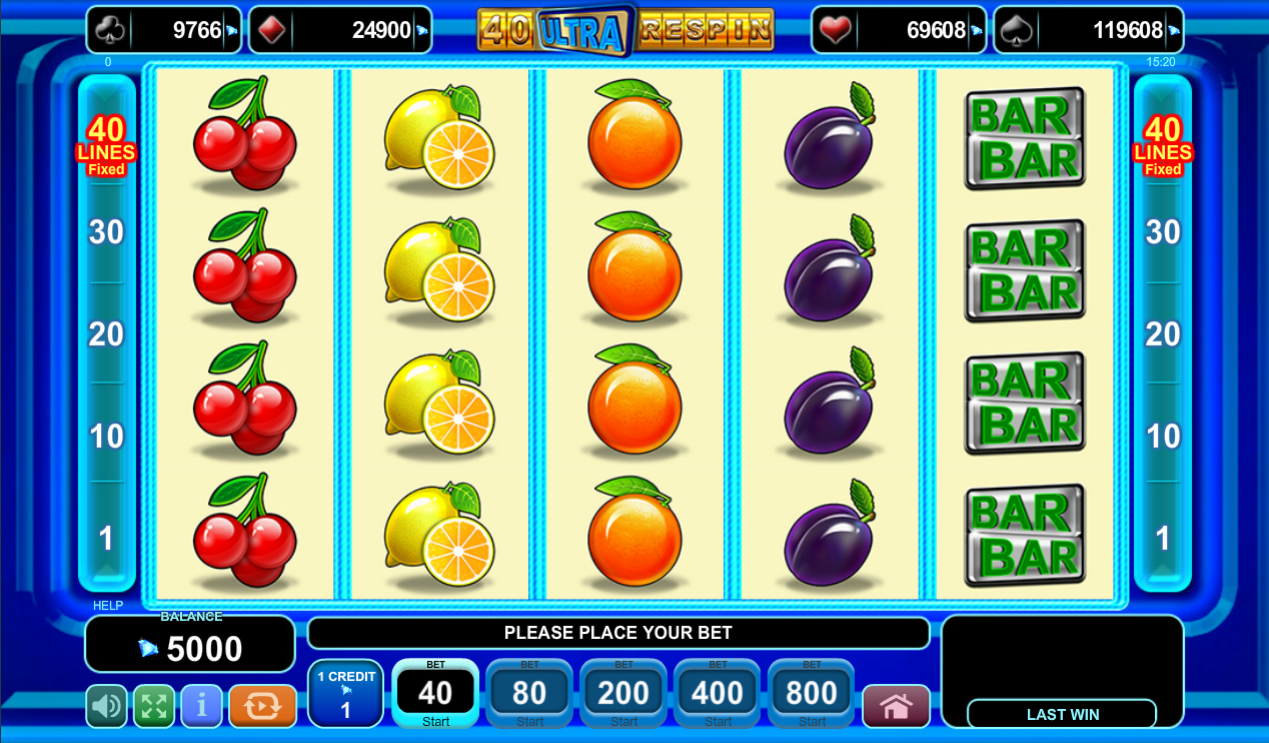View the diamonds jackpot counter
The width and height of the screenshot is (1269, 743).
click(x=340, y=30)
